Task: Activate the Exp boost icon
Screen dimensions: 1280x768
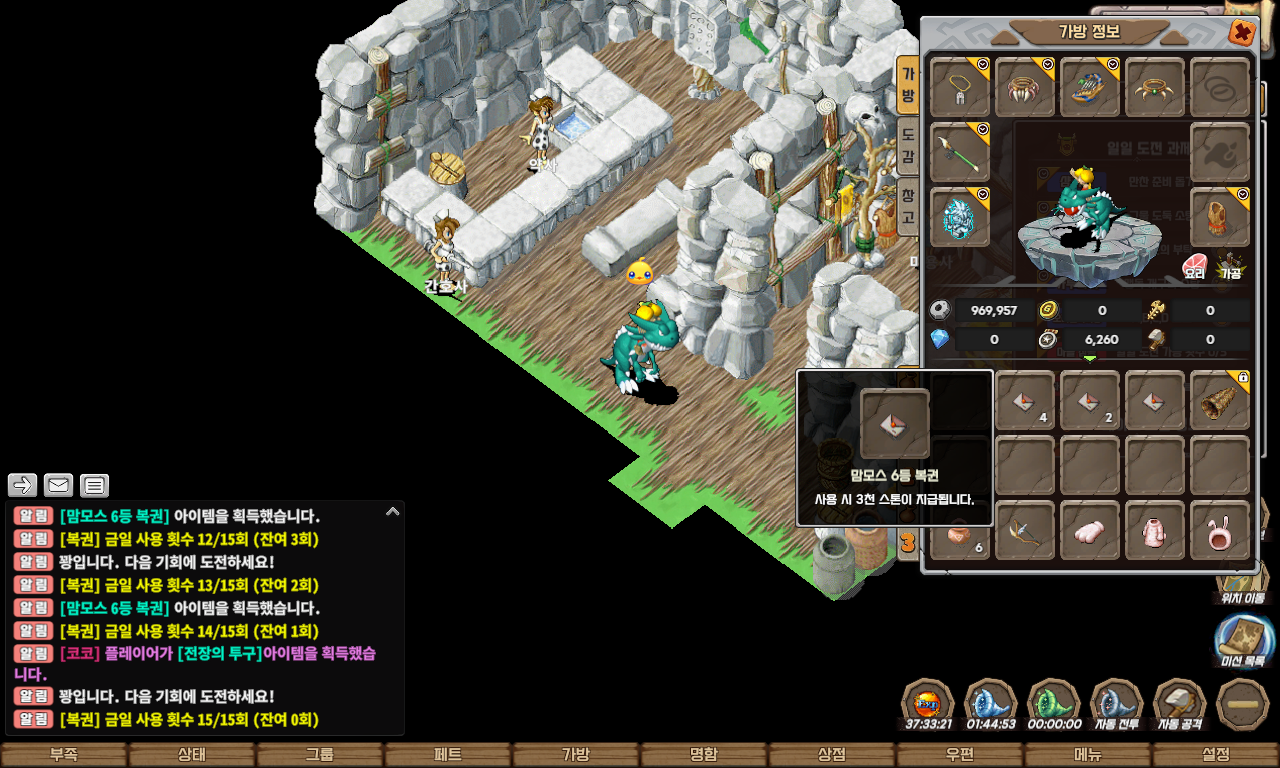Action: coord(928,706)
